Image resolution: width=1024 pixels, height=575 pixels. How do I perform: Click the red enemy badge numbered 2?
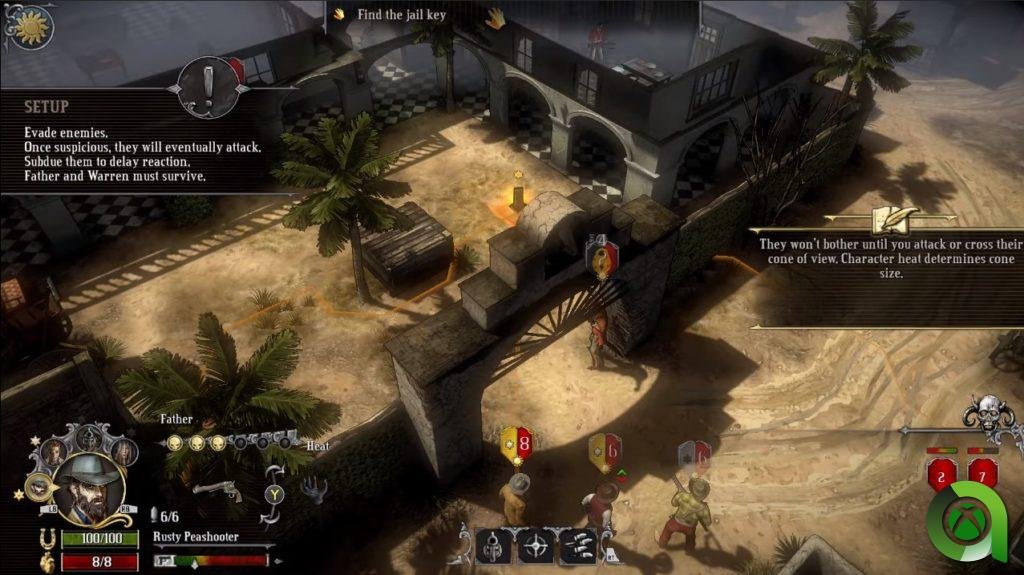pyautogui.click(x=942, y=475)
